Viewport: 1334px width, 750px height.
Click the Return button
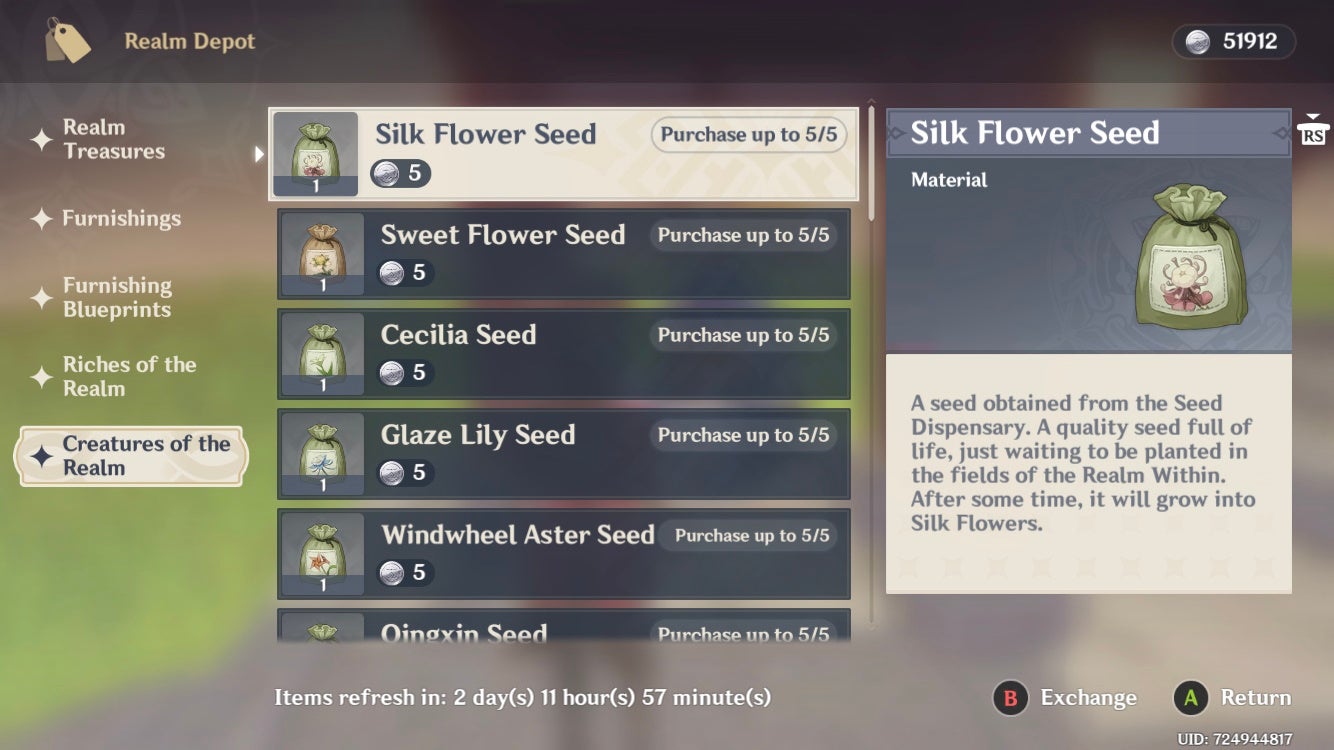tap(1232, 697)
